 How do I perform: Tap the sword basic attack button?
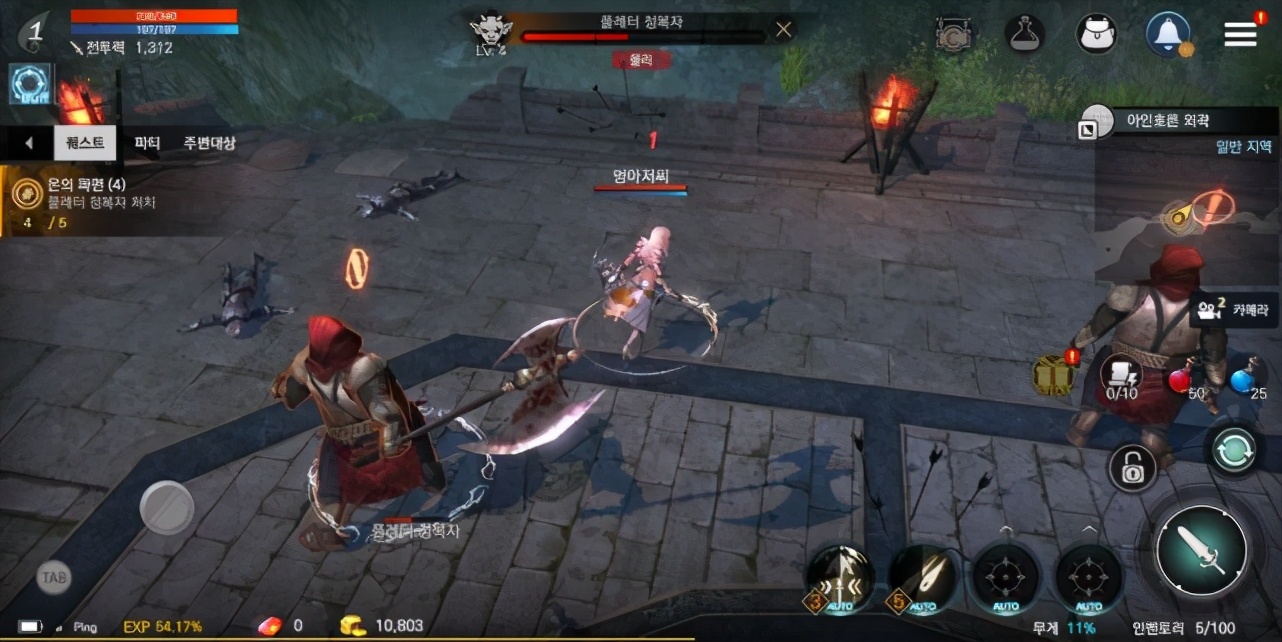point(1200,548)
